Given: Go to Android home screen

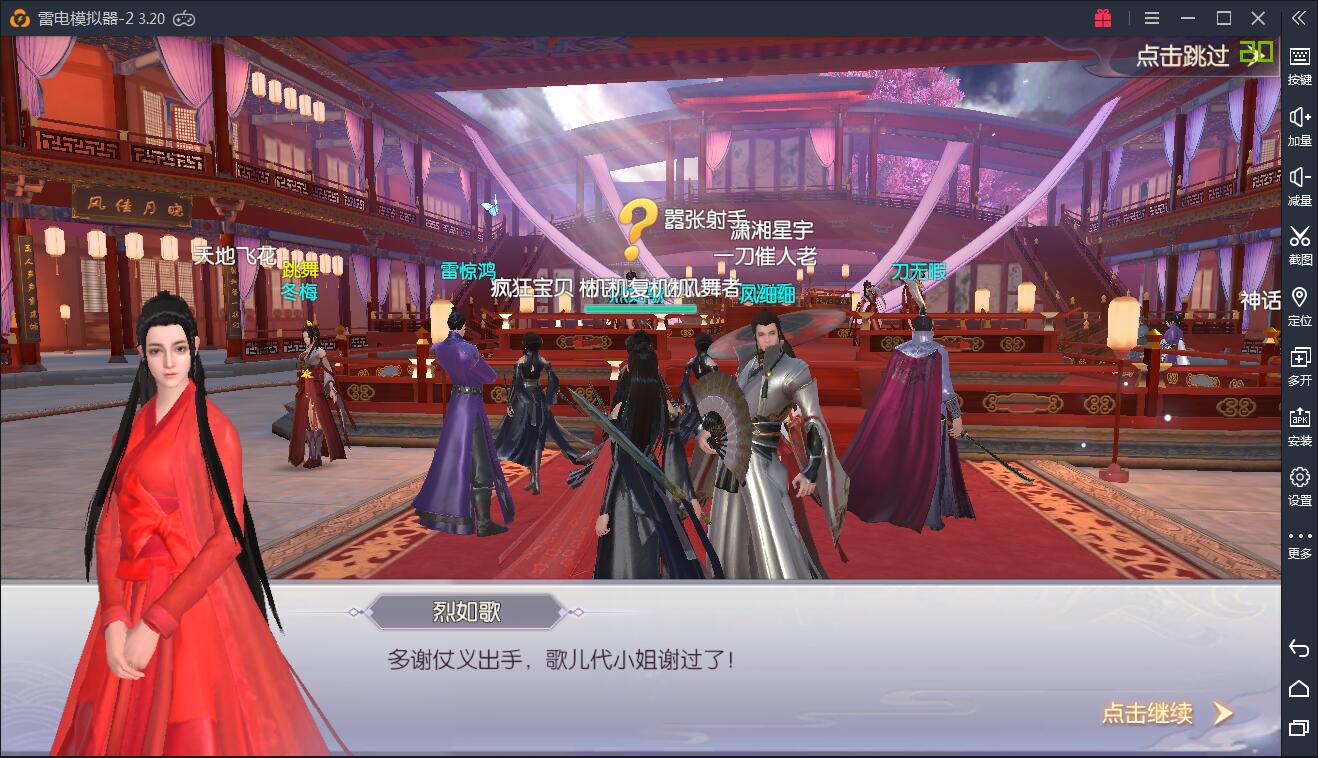Looking at the screenshot, I should [x=1299, y=688].
